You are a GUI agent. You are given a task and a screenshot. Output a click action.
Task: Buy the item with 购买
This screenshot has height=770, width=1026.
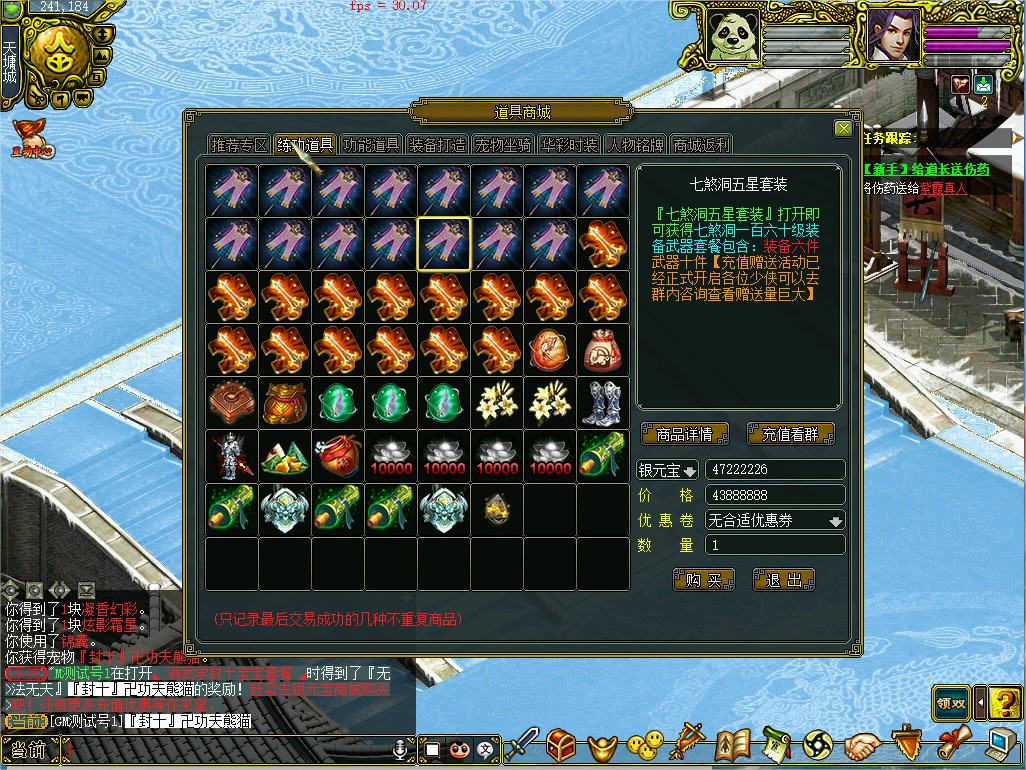pyautogui.click(x=704, y=580)
